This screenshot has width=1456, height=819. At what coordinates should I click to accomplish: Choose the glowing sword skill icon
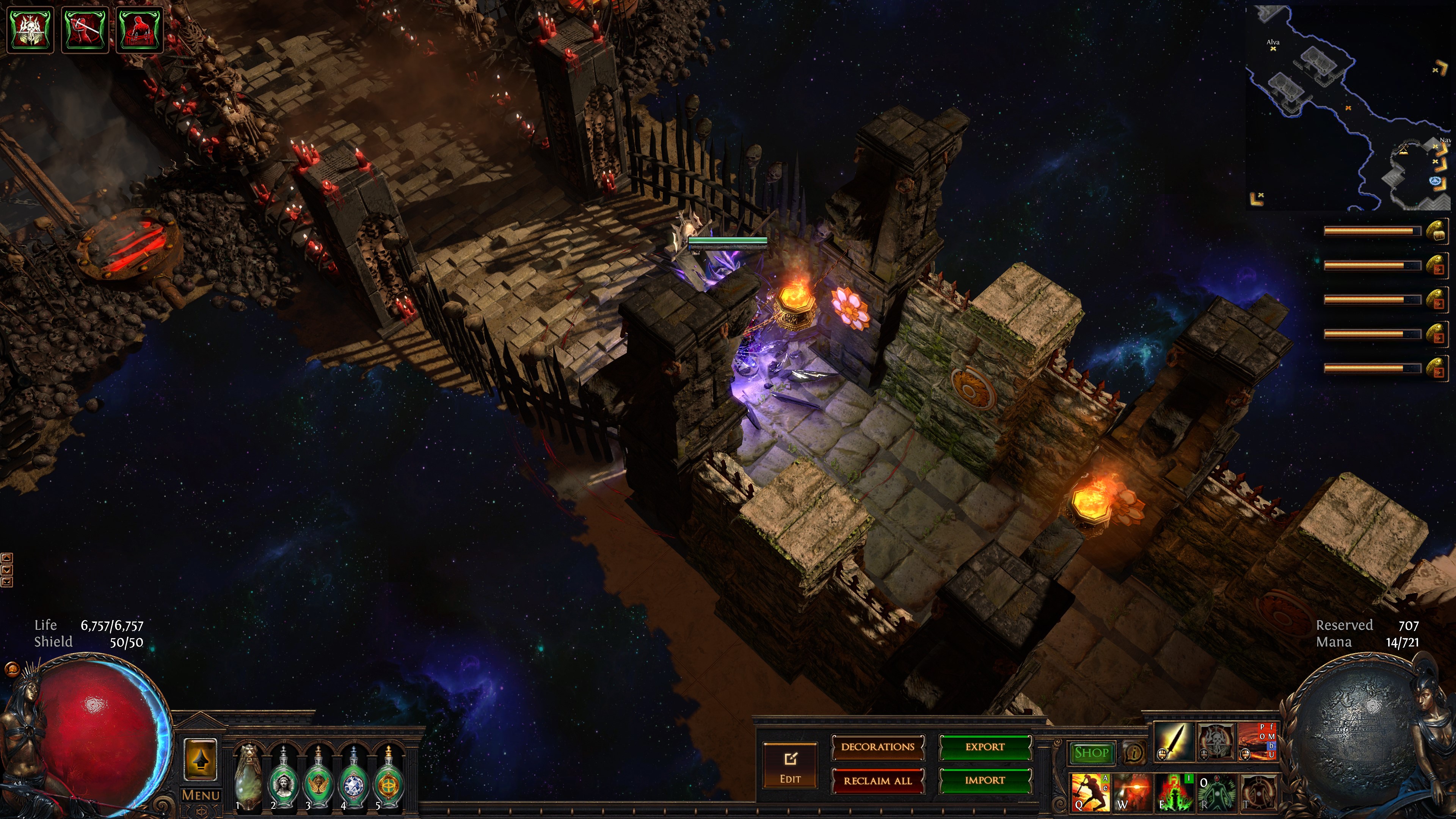pyautogui.click(x=1174, y=741)
